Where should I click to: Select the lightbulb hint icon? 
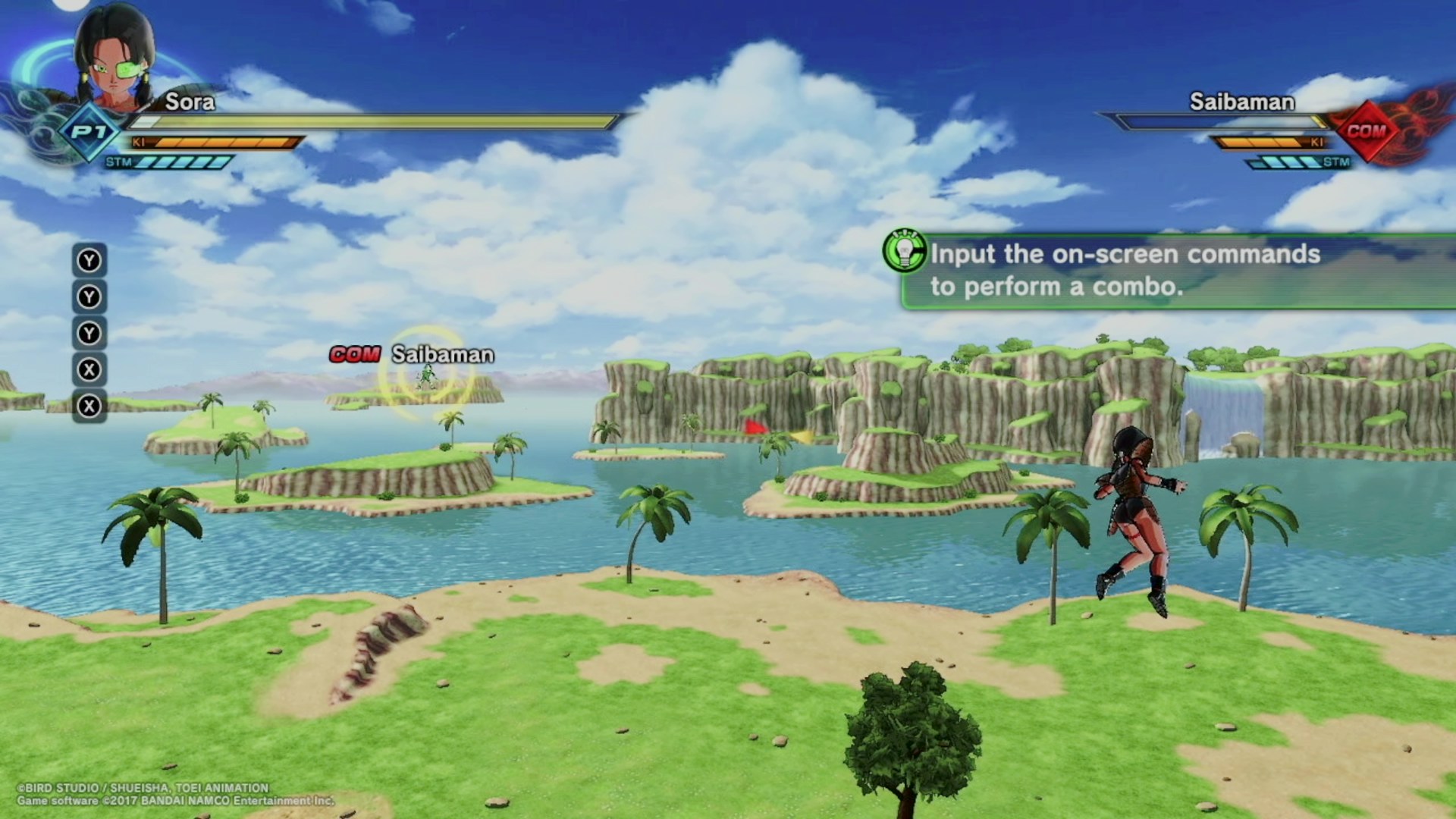tap(904, 250)
